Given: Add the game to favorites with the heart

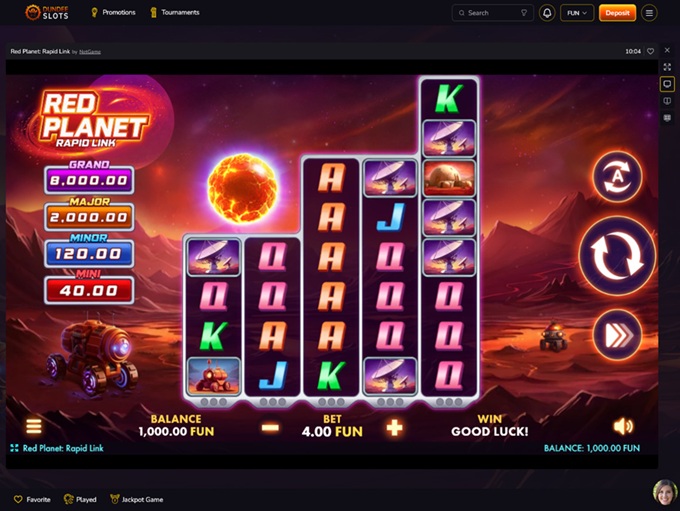Looking at the screenshot, I should pos(650,51).
